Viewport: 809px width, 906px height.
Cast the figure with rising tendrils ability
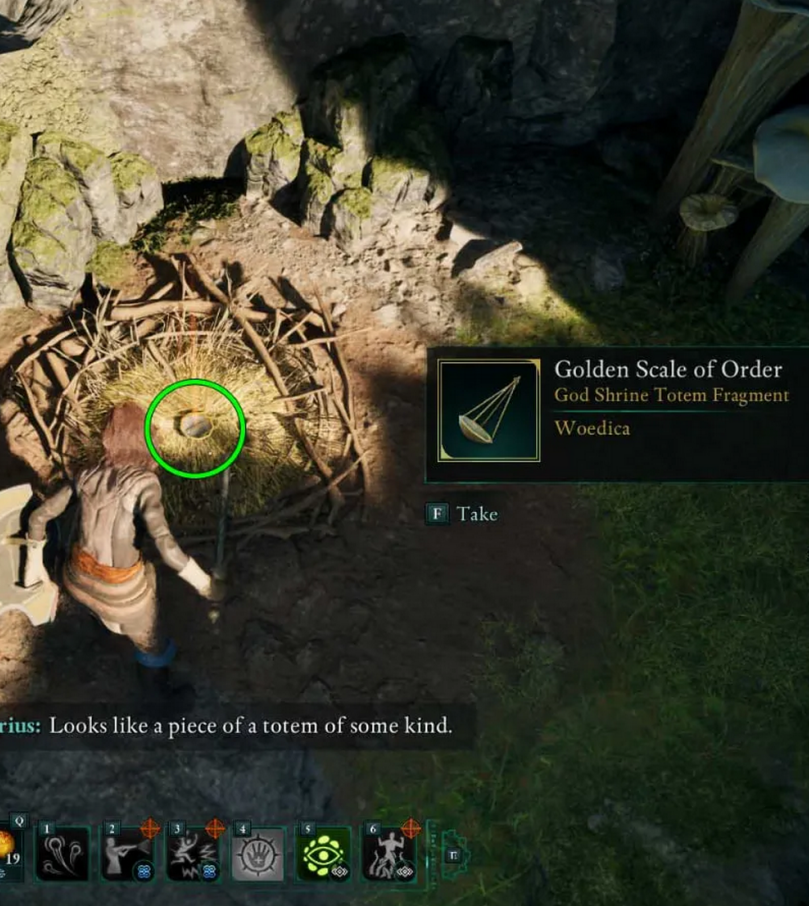(x=389, y=853)
